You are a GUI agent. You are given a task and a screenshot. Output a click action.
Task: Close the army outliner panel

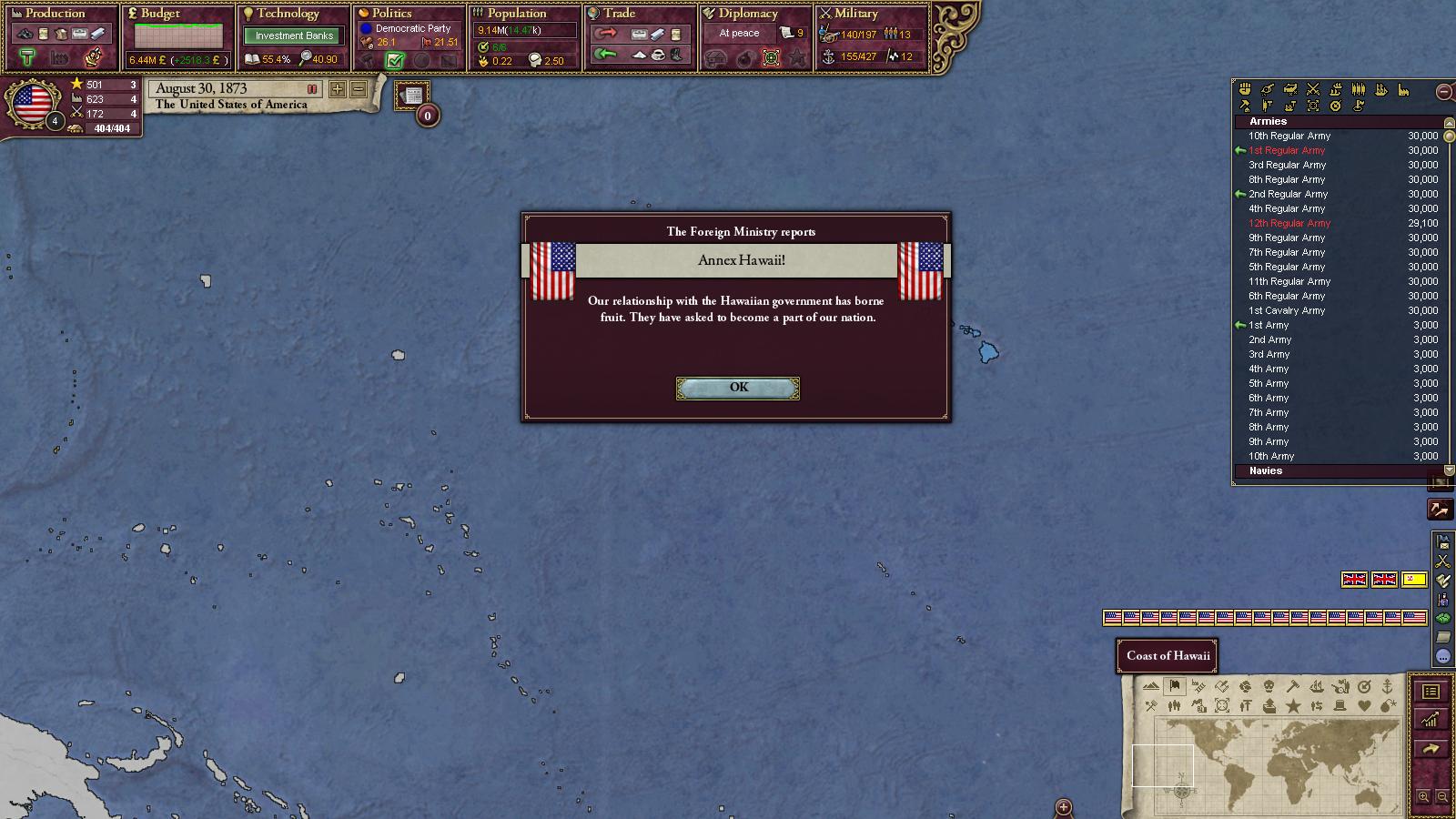pyautogui.click(x=1443, y=91)
